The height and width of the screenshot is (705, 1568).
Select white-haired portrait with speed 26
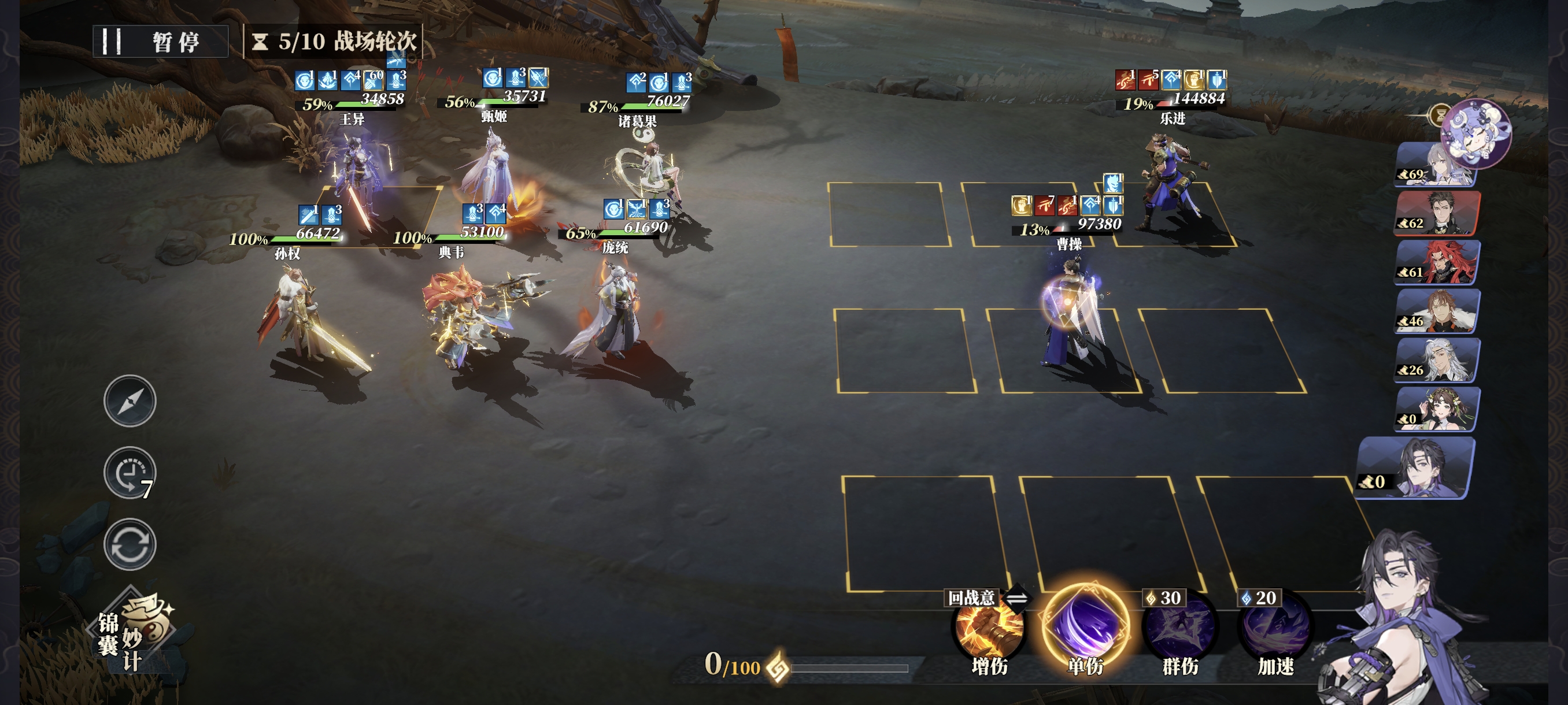(1437, 361)
